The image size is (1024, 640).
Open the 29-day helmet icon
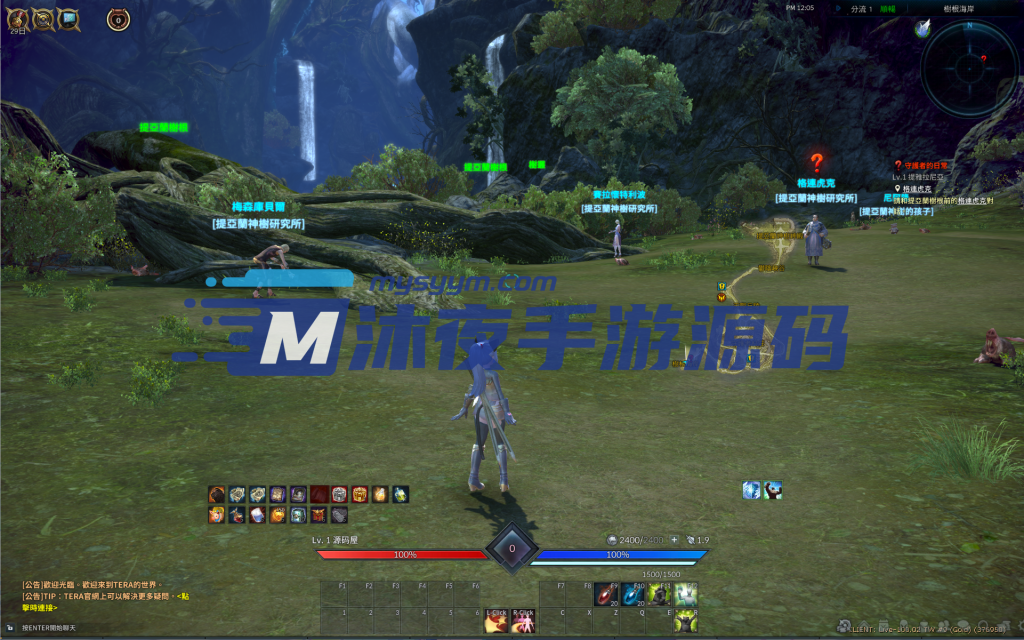(x=18, y=19)
